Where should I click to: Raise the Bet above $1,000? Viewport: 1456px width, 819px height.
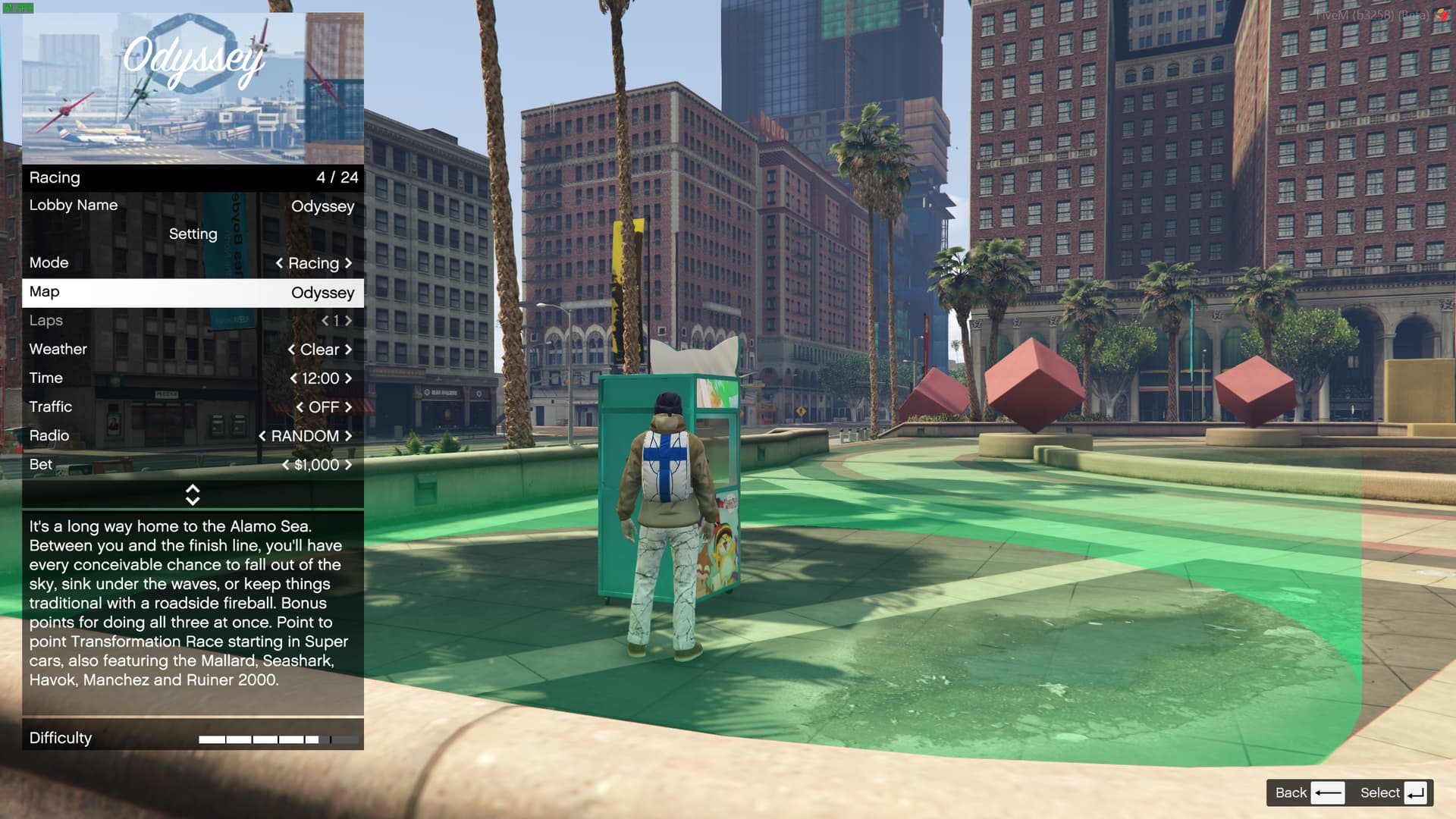click(349, 465)
